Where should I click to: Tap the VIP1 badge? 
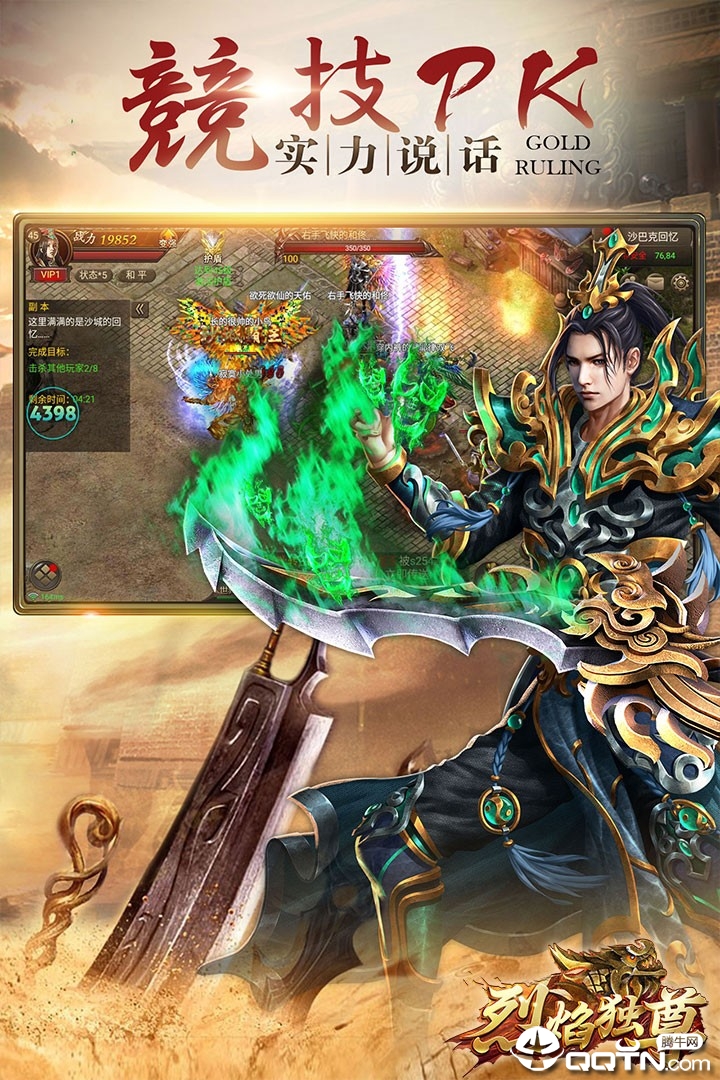click(47, 275)
